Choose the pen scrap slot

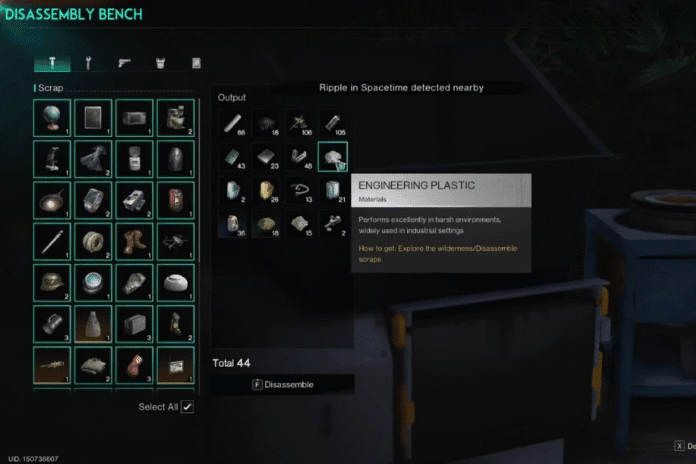52,241
